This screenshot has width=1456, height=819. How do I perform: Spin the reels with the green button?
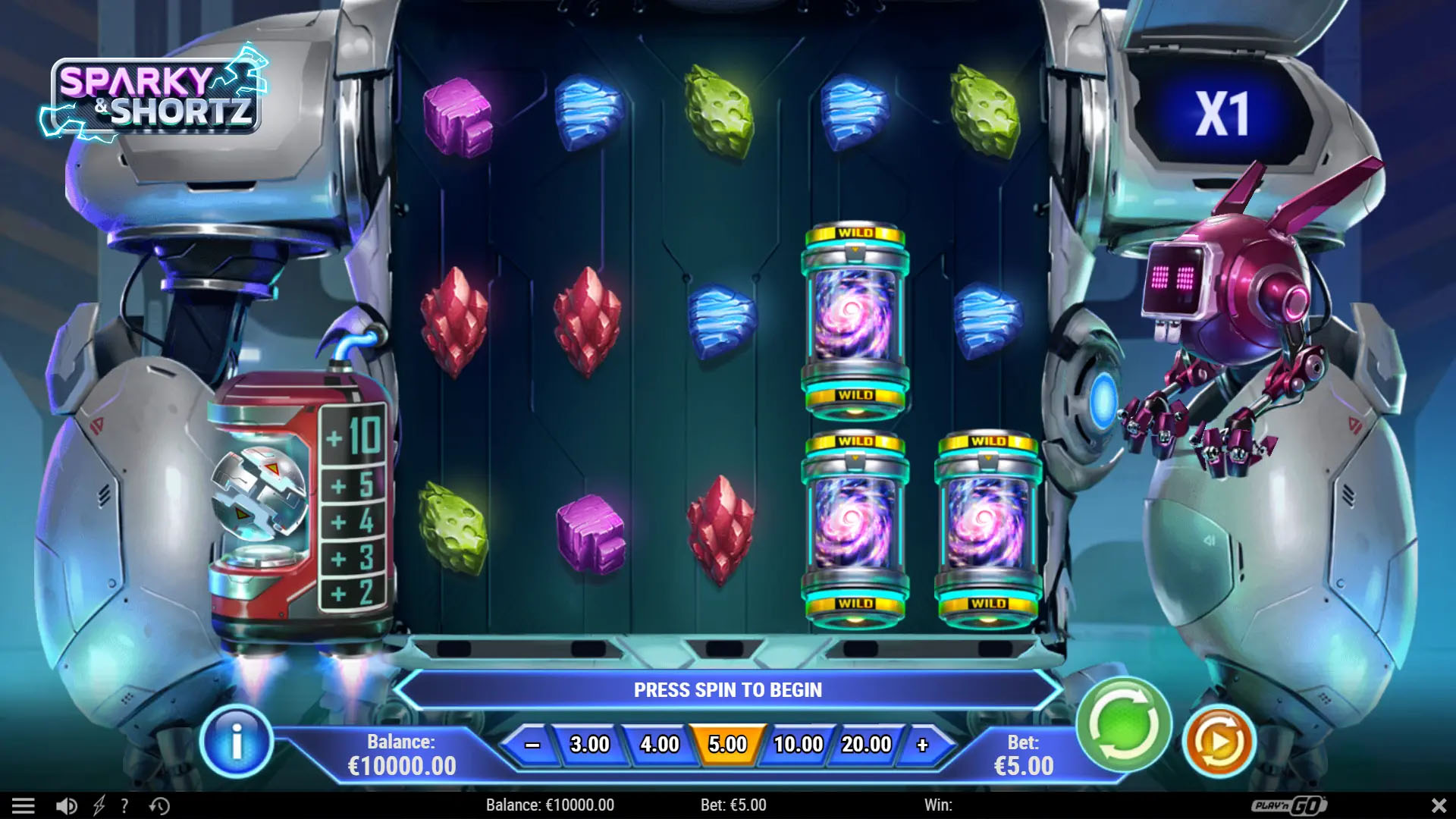(x=1124, y=724)
